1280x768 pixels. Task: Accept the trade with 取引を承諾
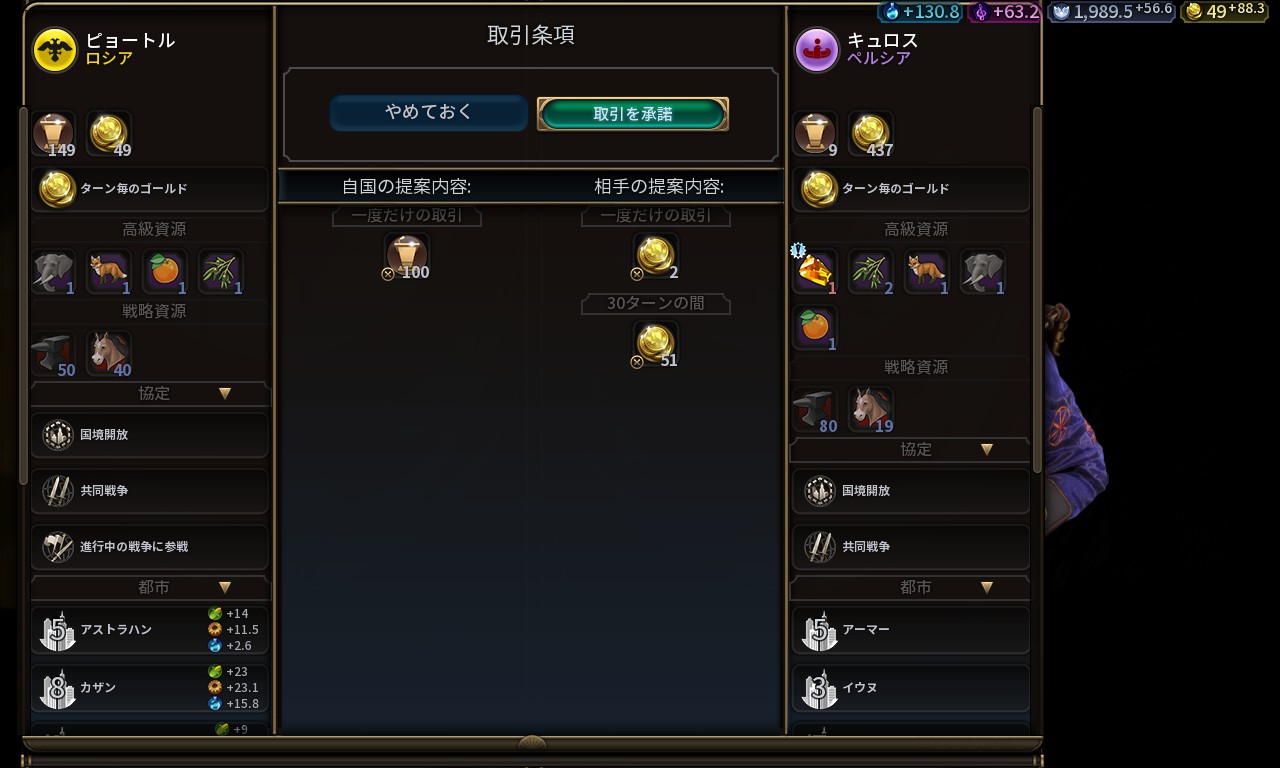(x=632, y=114)
